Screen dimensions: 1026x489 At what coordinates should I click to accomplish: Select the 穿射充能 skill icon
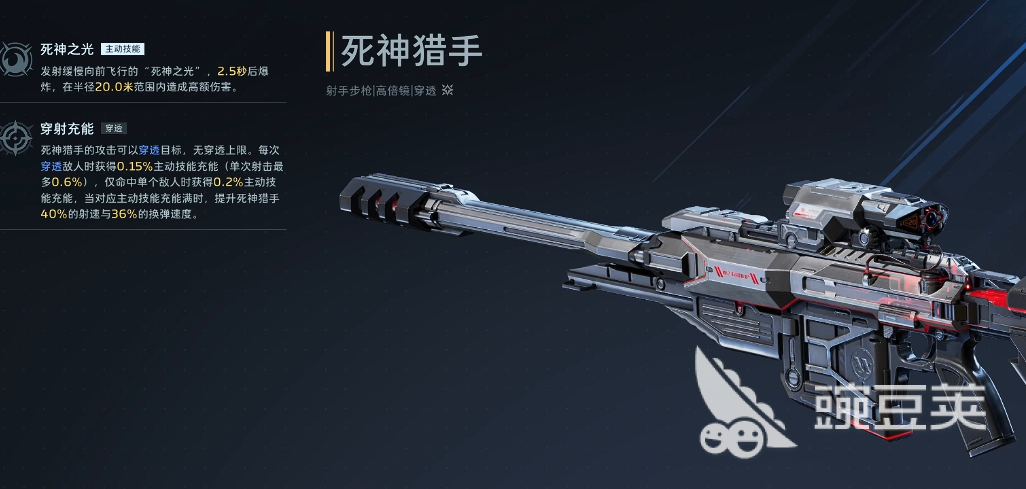(15, 139)
